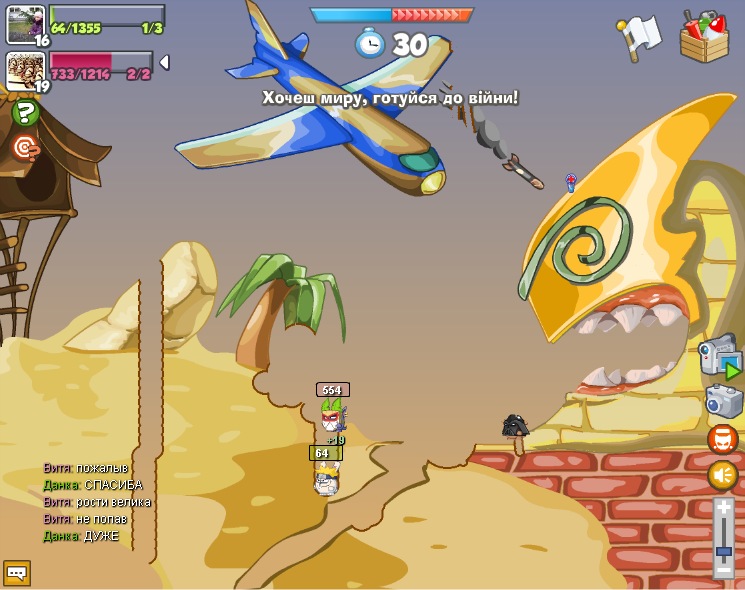
Task: Start video recording with the camcorder icon
Action: click(720, 357)
